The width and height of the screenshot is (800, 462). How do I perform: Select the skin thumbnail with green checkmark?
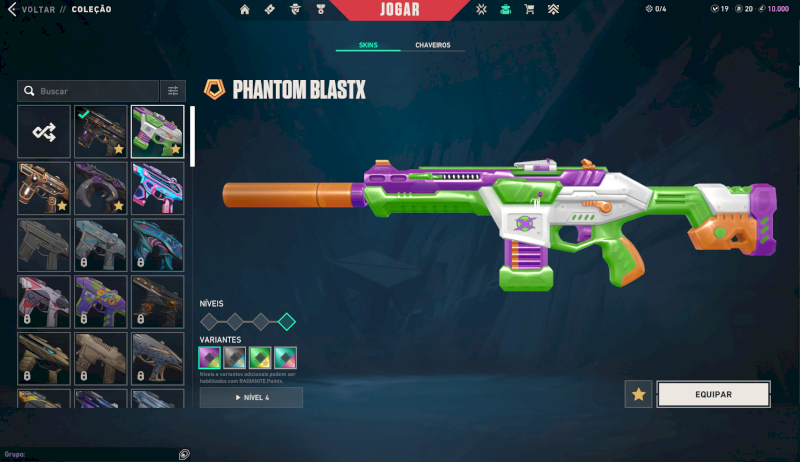[x=100, y=131]
